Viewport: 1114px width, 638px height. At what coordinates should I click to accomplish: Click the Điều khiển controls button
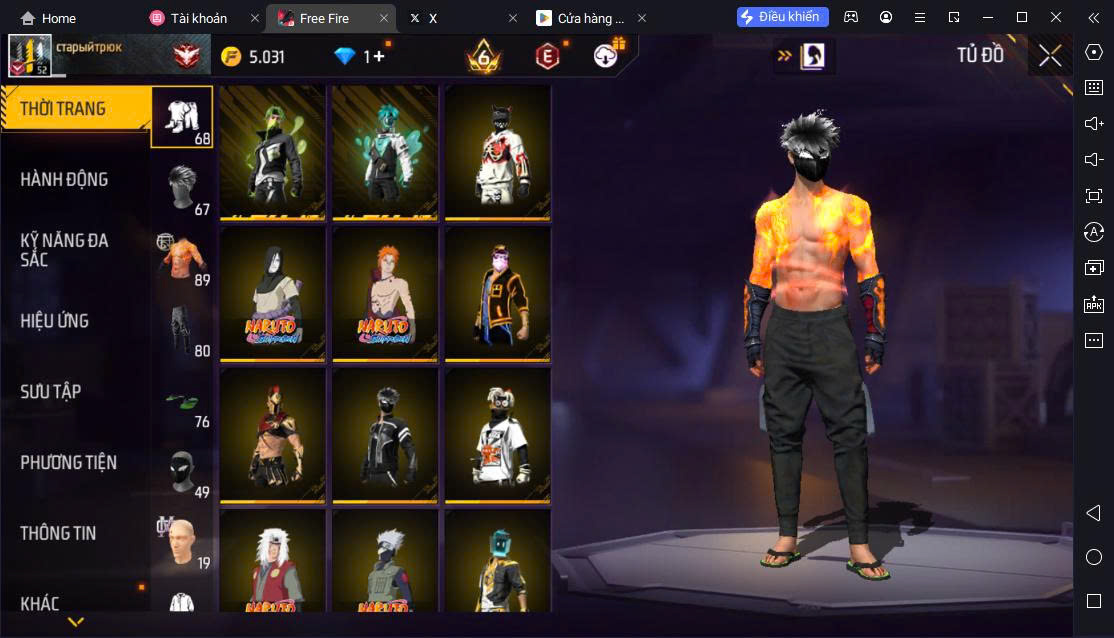click(783, 17)
